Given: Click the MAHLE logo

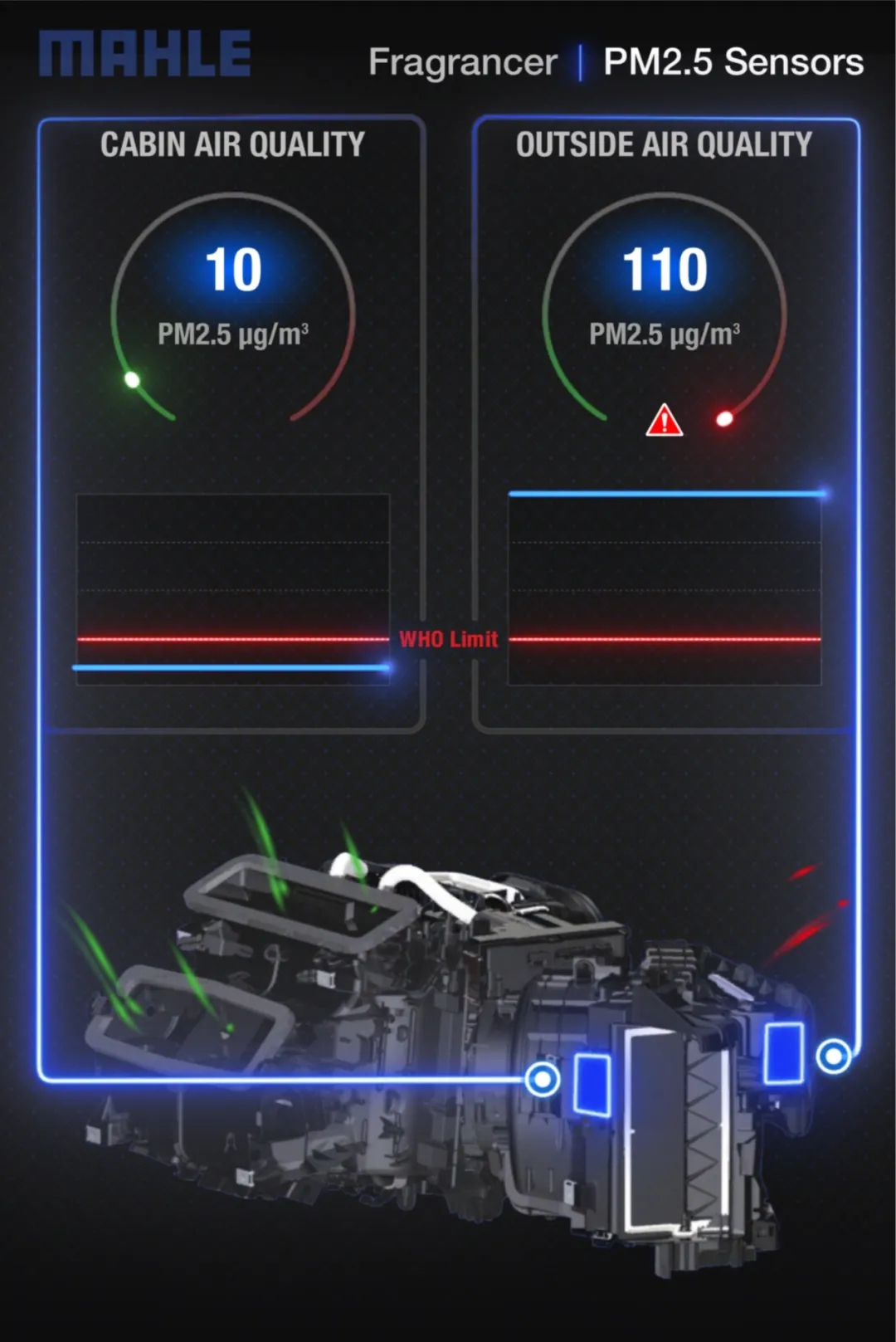Looking at the screenshot, I should pyautogui.click(x=145, y=54).
